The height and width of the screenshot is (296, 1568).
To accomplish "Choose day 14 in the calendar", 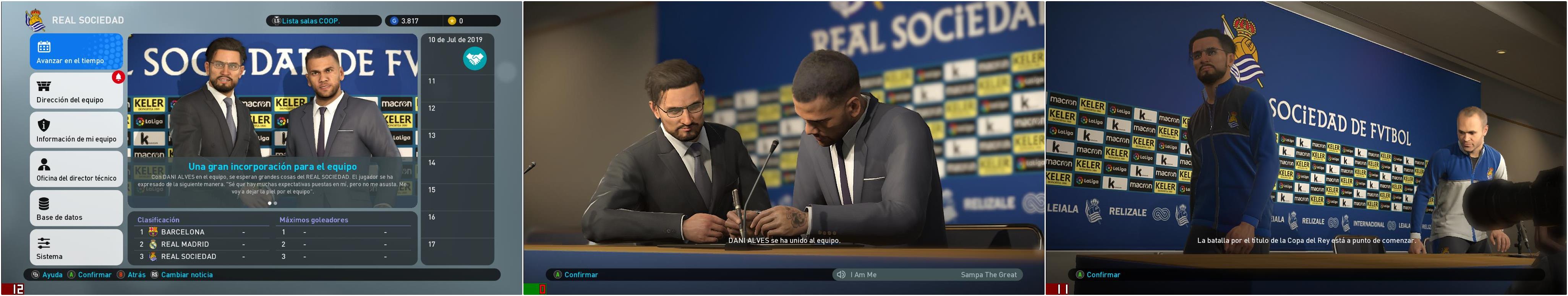I will point(457,163).
